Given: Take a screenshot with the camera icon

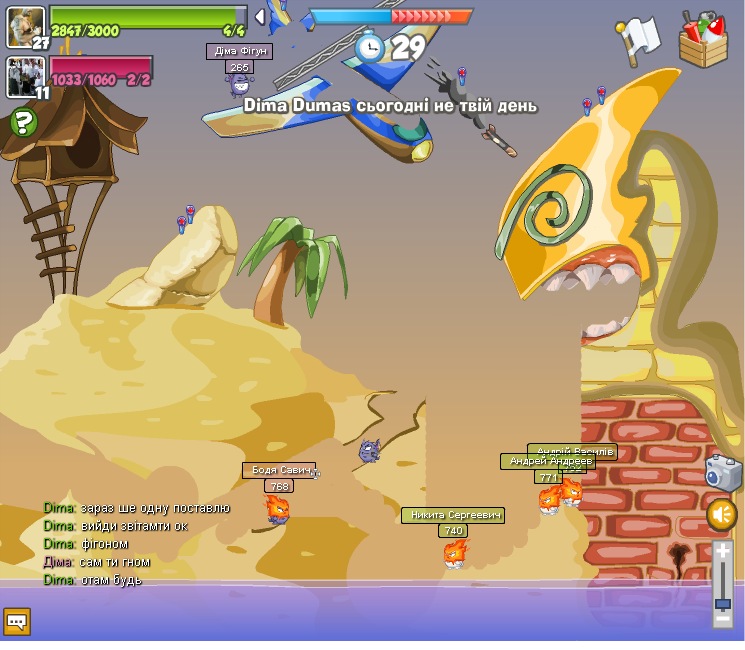Looking at the screenshot, I should pyautogui.click(x=723, y=472).
